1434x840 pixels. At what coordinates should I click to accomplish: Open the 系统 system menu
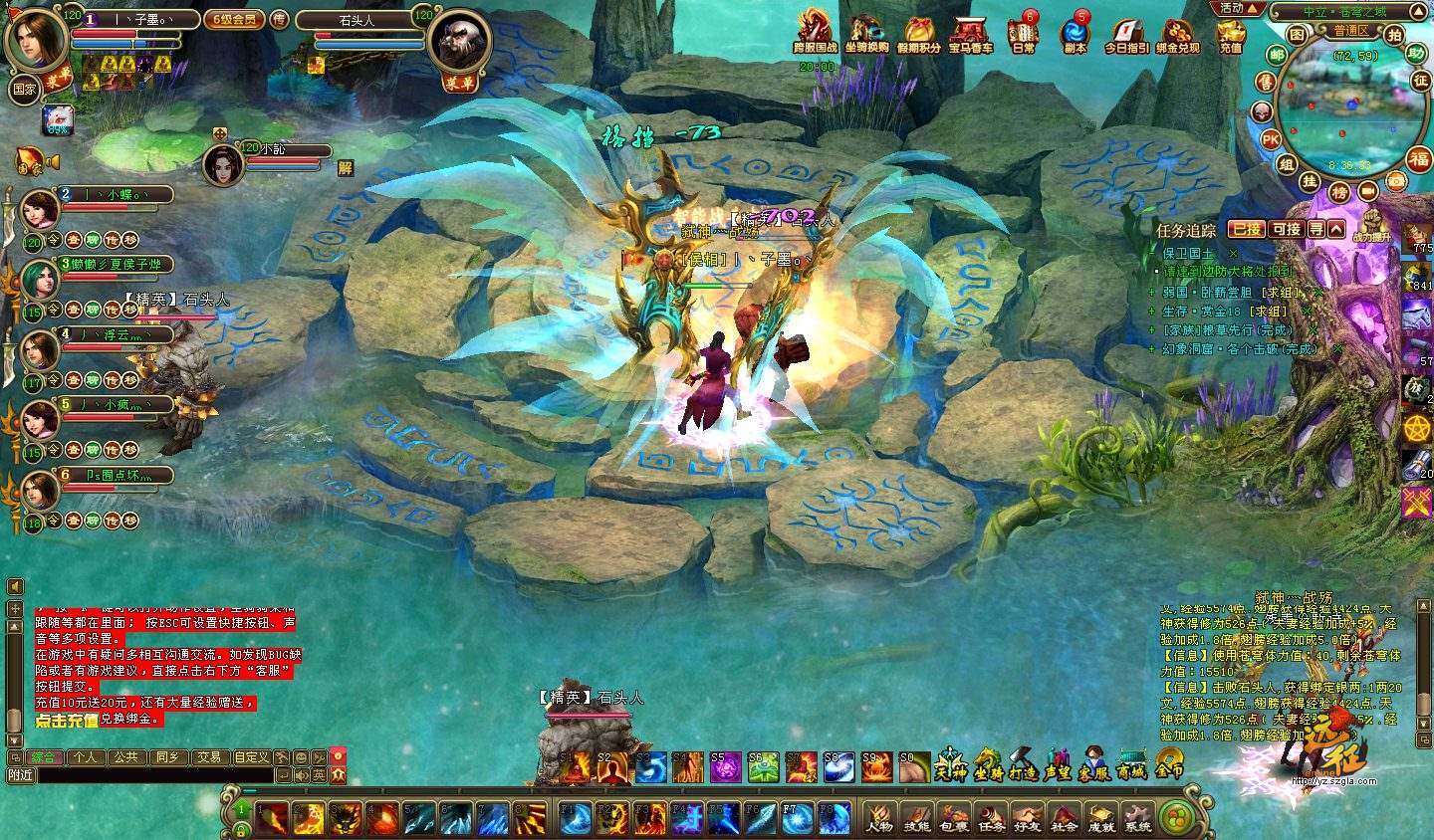pos(1137,817)
